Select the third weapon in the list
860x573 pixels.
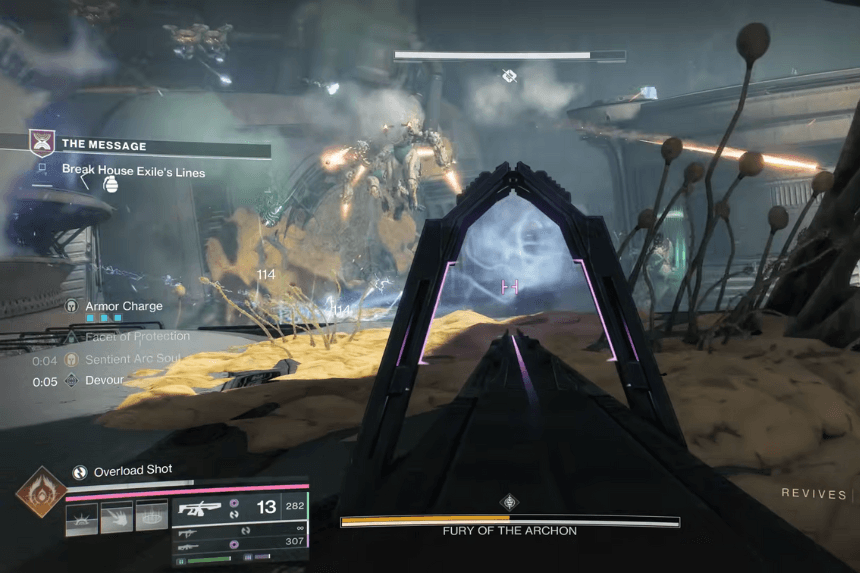point(188,548)
